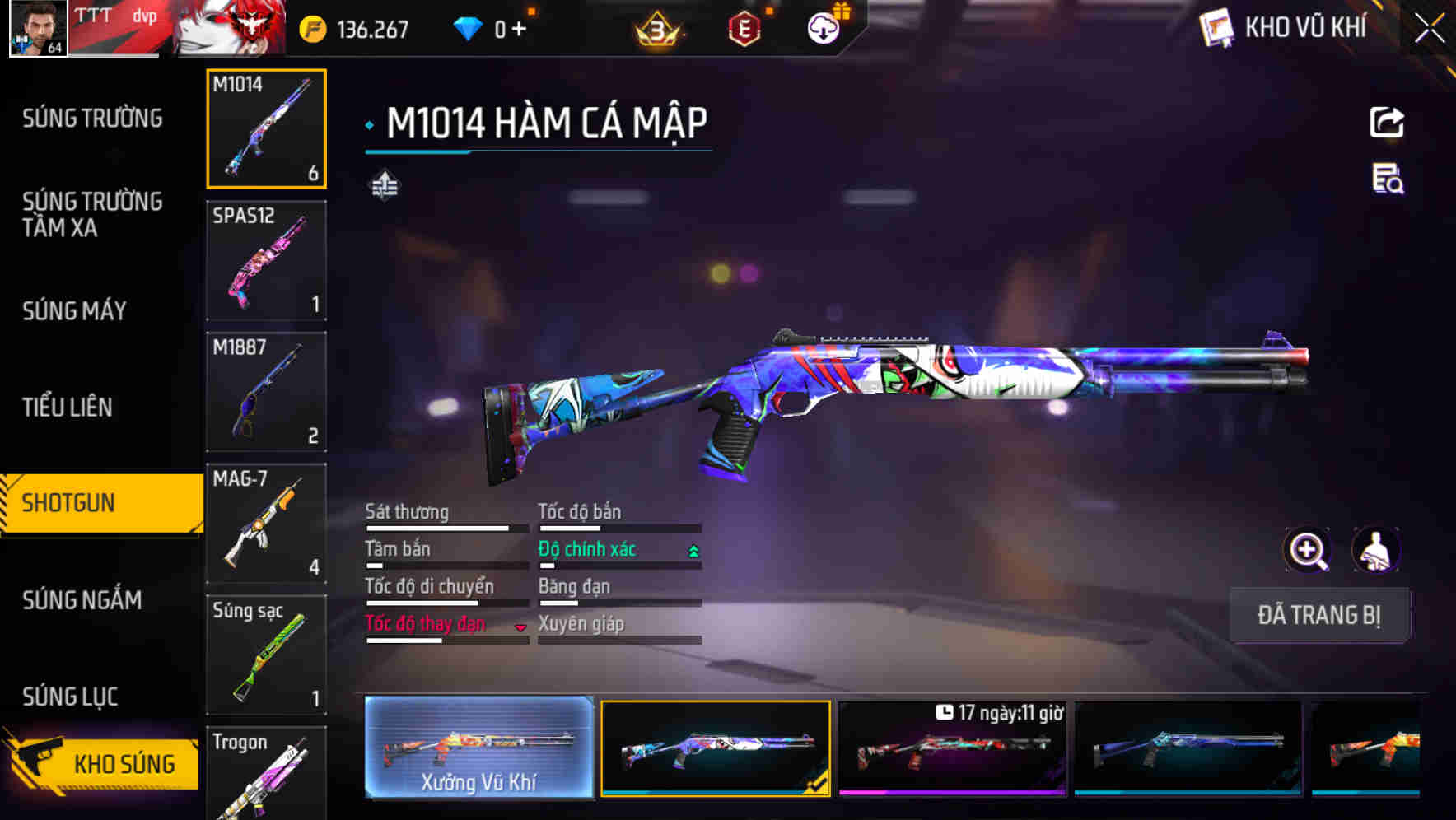
Task: Zoom in on the weapon with magnifier icon
Action: tap(1307, 550)
